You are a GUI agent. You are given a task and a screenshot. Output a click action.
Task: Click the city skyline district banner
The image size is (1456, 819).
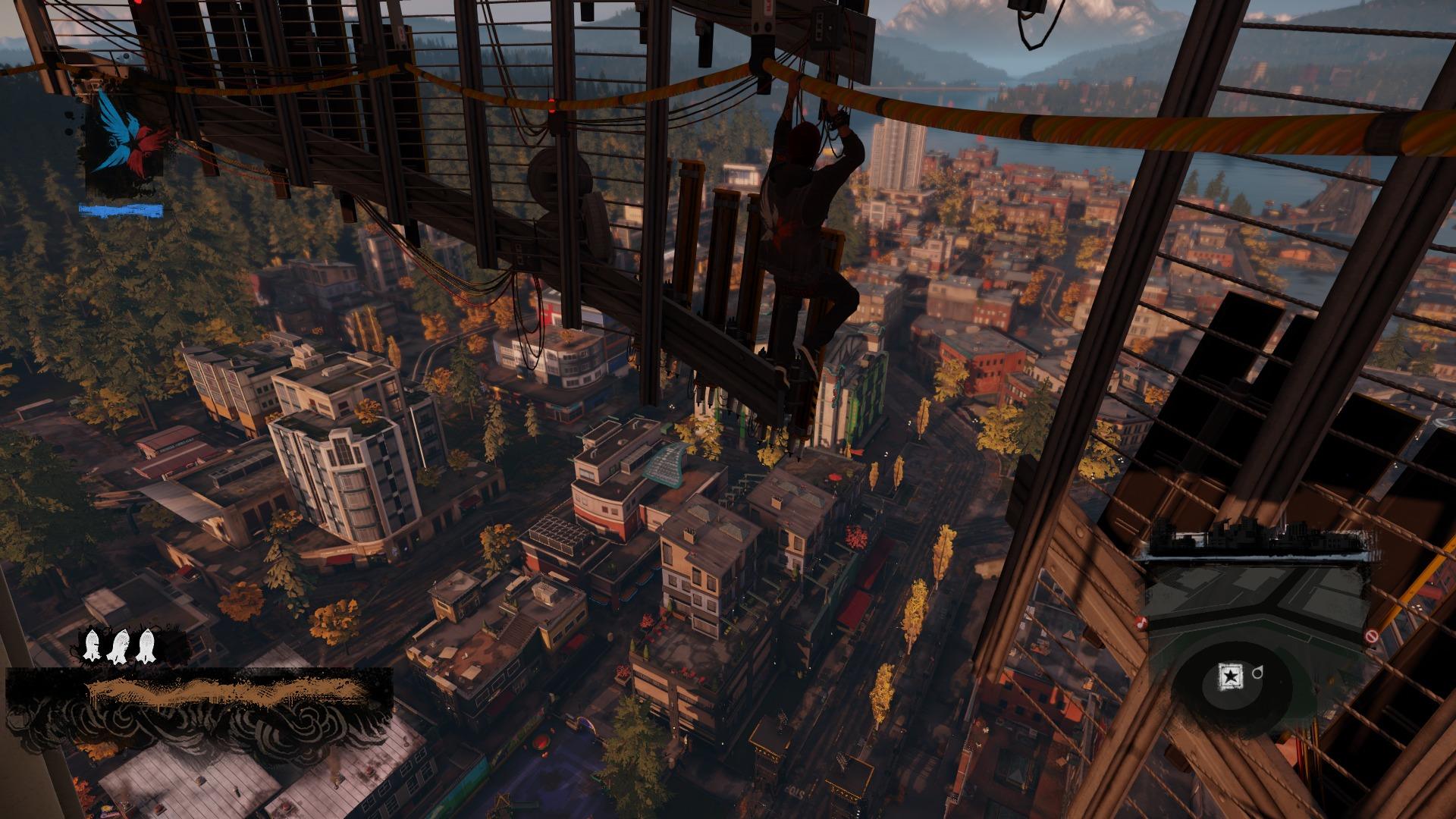coord(1259,541)
